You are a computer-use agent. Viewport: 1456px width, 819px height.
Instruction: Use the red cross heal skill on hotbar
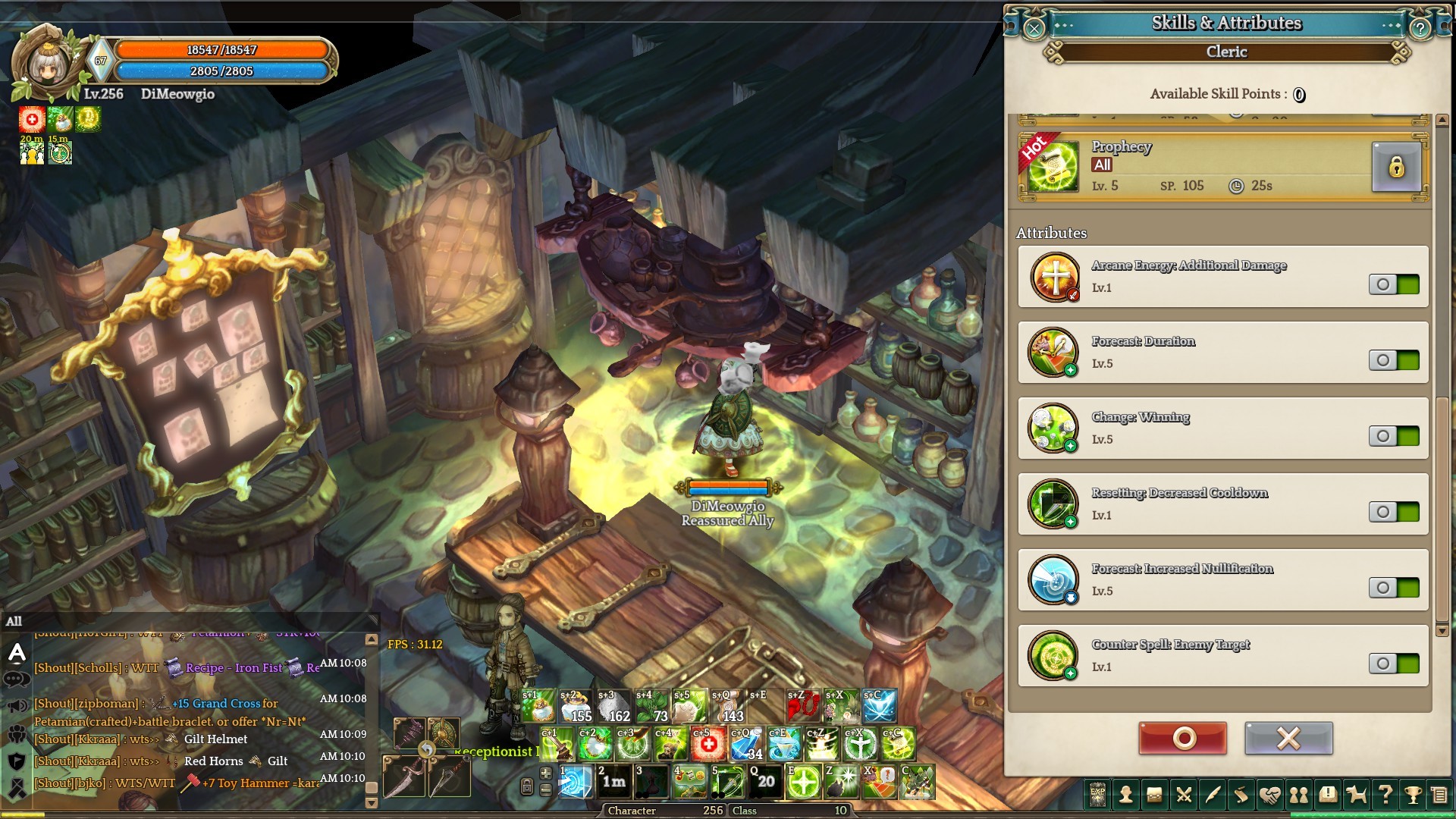(x=708, y=745)
